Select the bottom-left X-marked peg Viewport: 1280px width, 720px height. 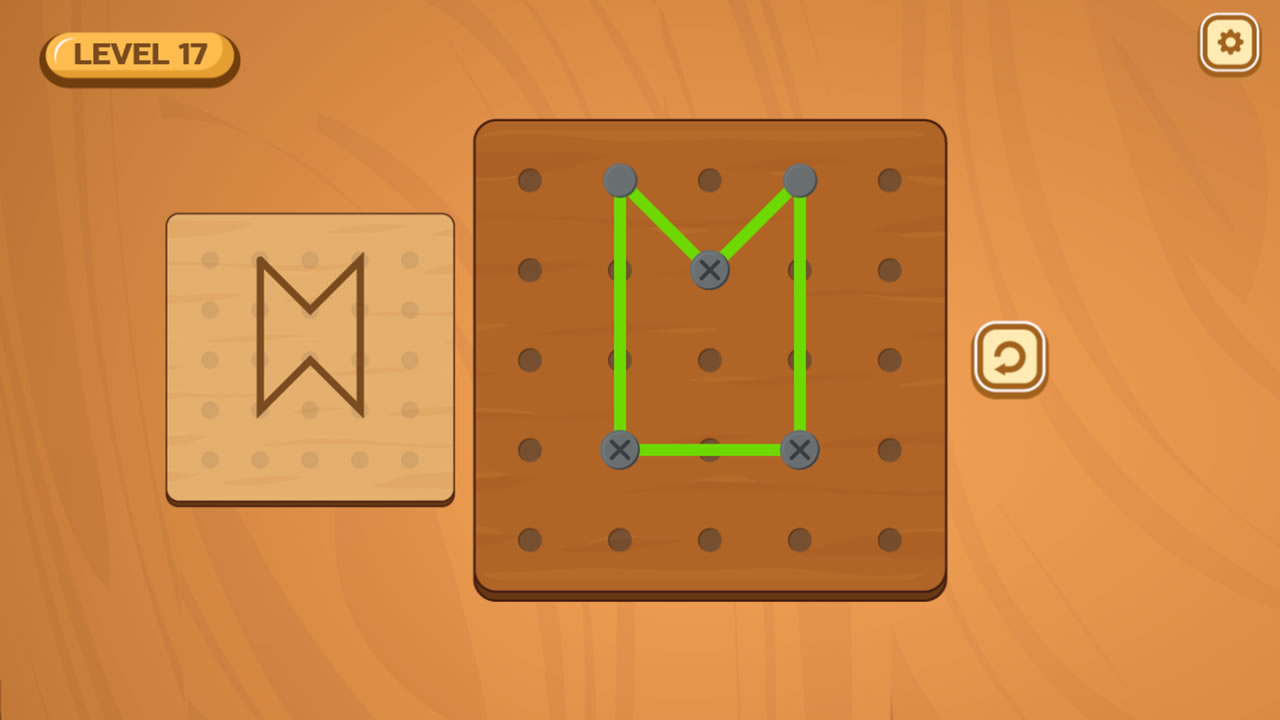pyautogui.click(x=620, y=450)
